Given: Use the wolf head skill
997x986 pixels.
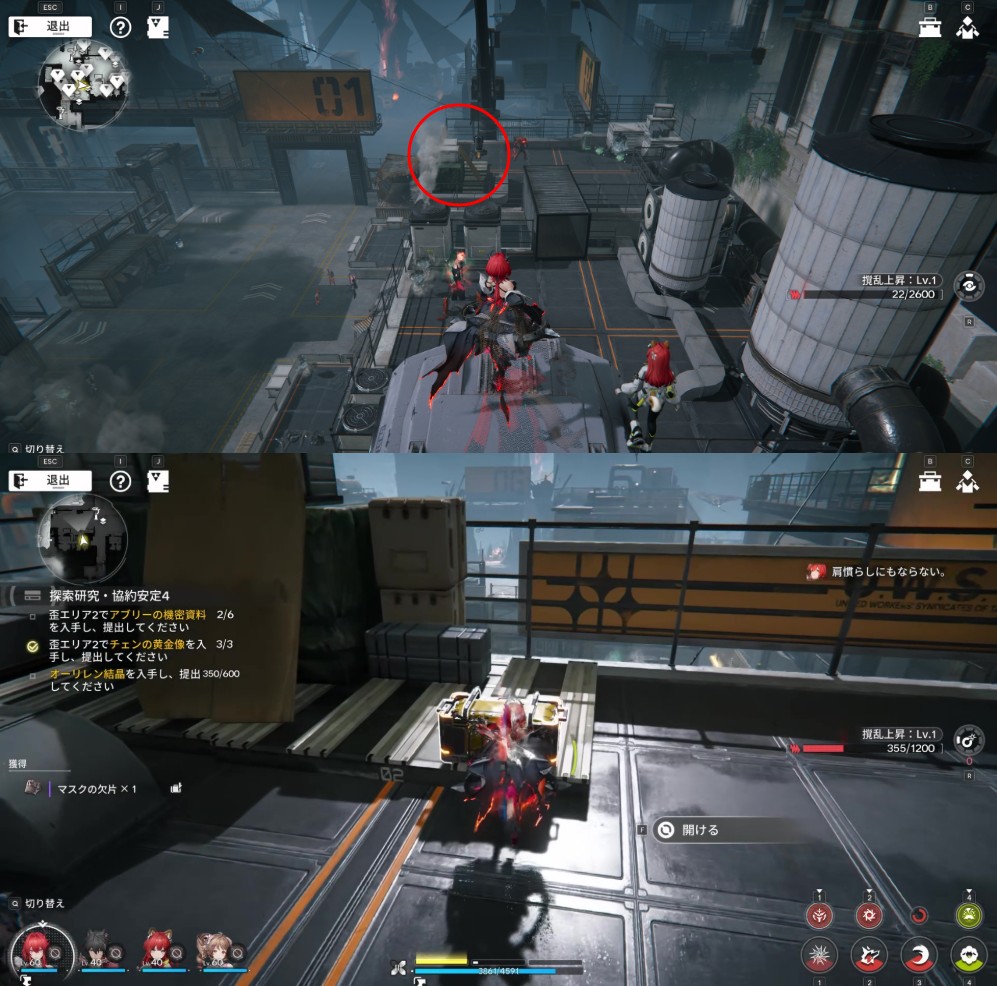Looking at the screenshot, I should pyautogui.click(x=868, y=956).
